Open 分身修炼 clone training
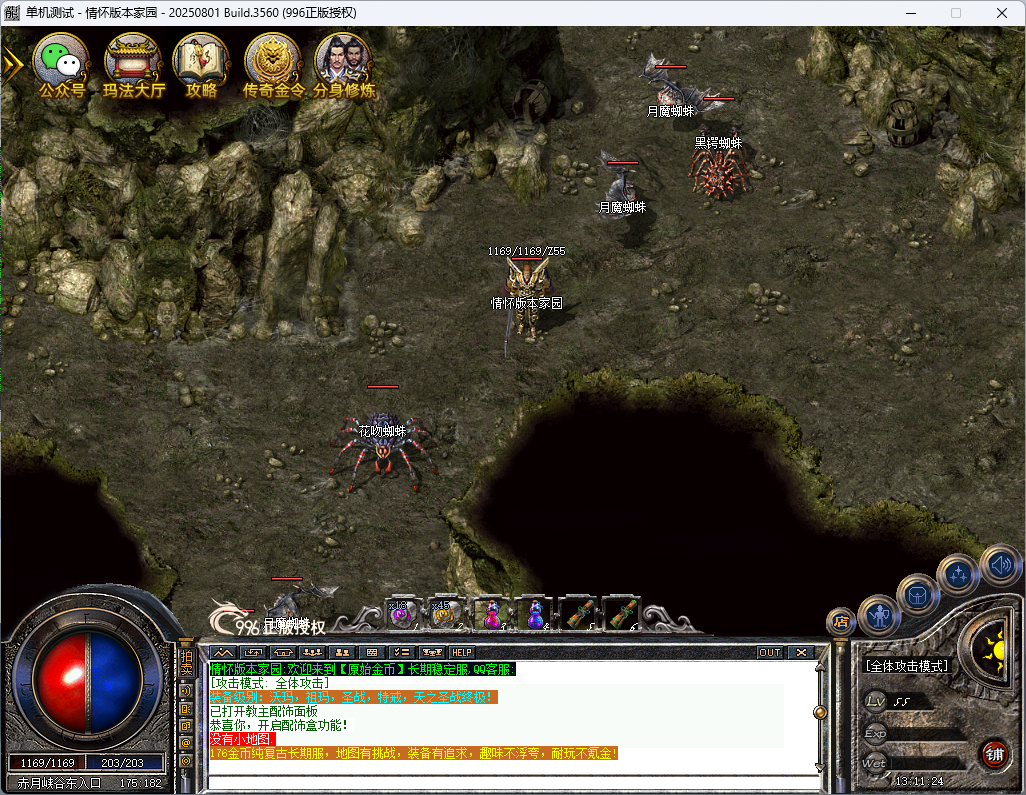Viewport: 1026px width, 795px height. point(344,62)
